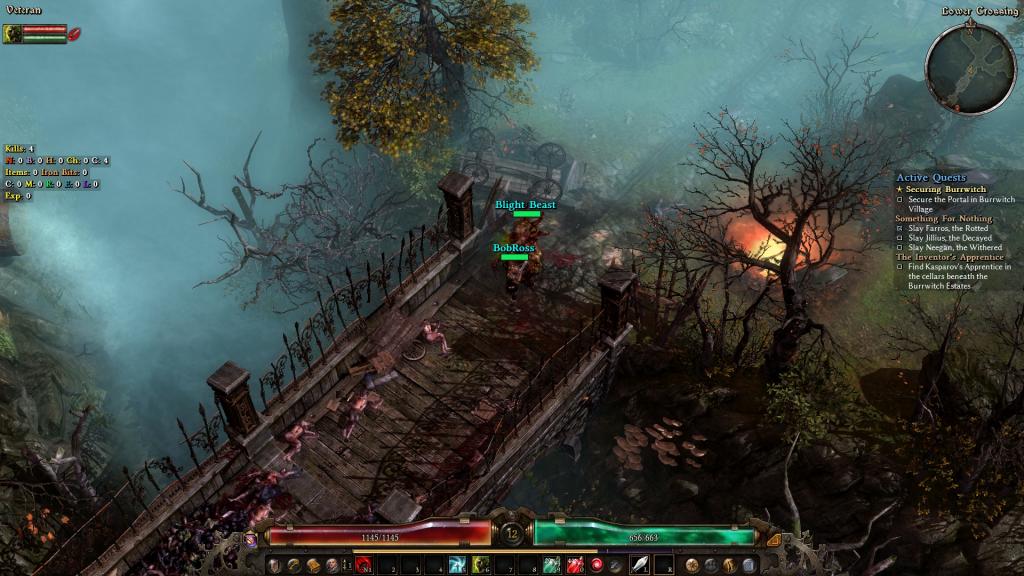Use the green energy potion slot

[x=551, y=566]
